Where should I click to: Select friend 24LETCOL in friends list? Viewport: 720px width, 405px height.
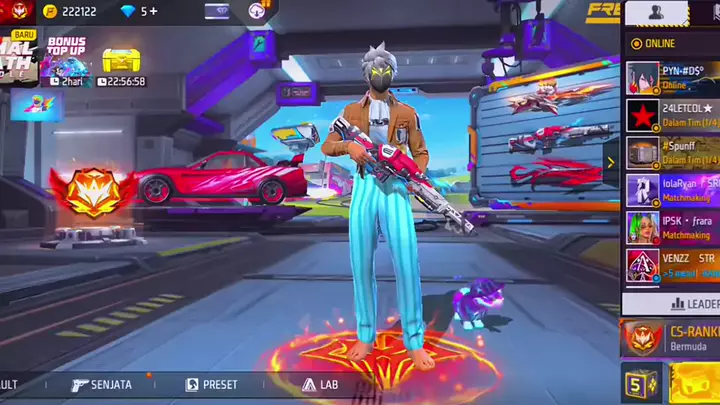point(672,115)
